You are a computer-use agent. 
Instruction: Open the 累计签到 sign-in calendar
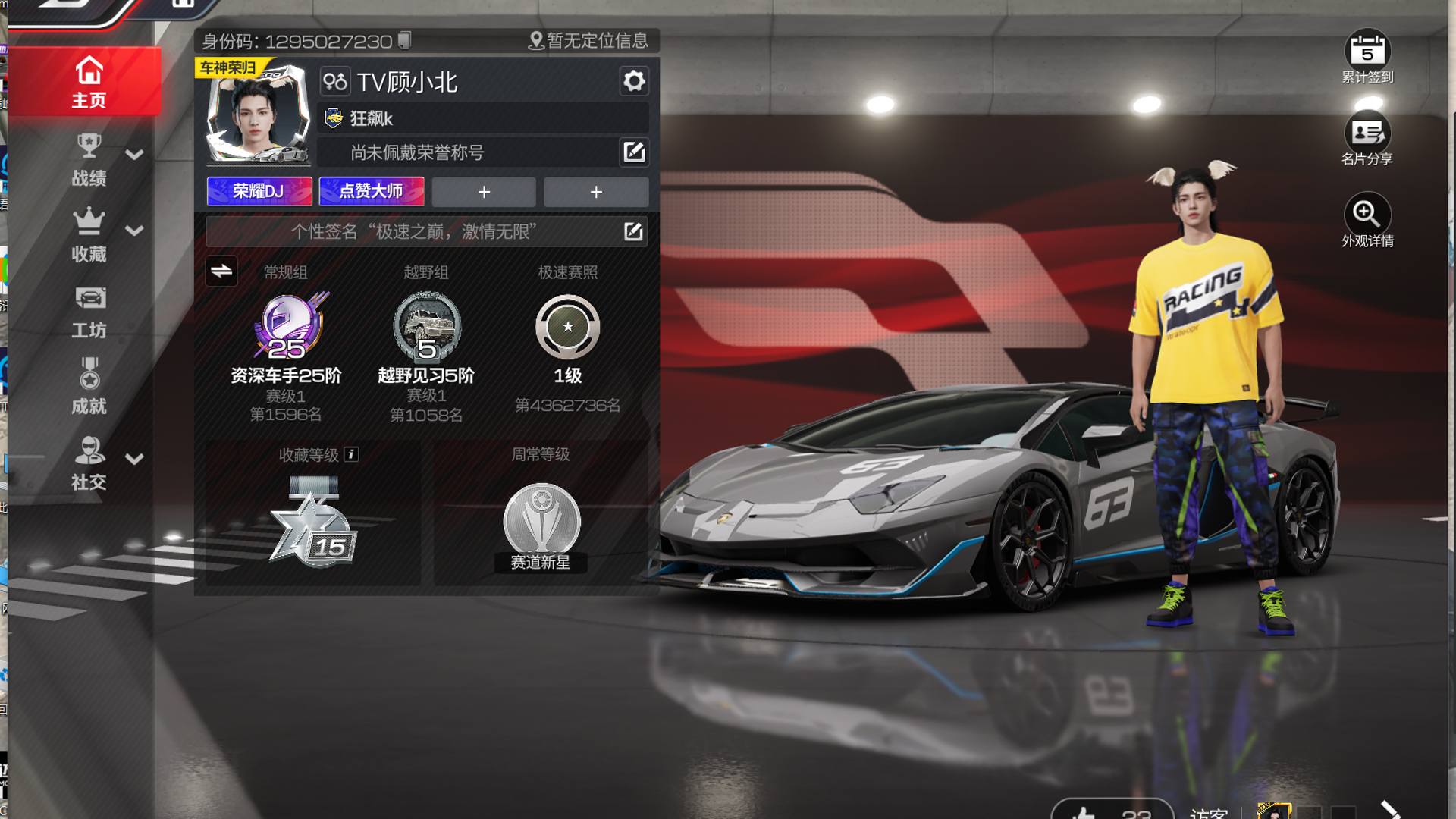(1367, 55)
